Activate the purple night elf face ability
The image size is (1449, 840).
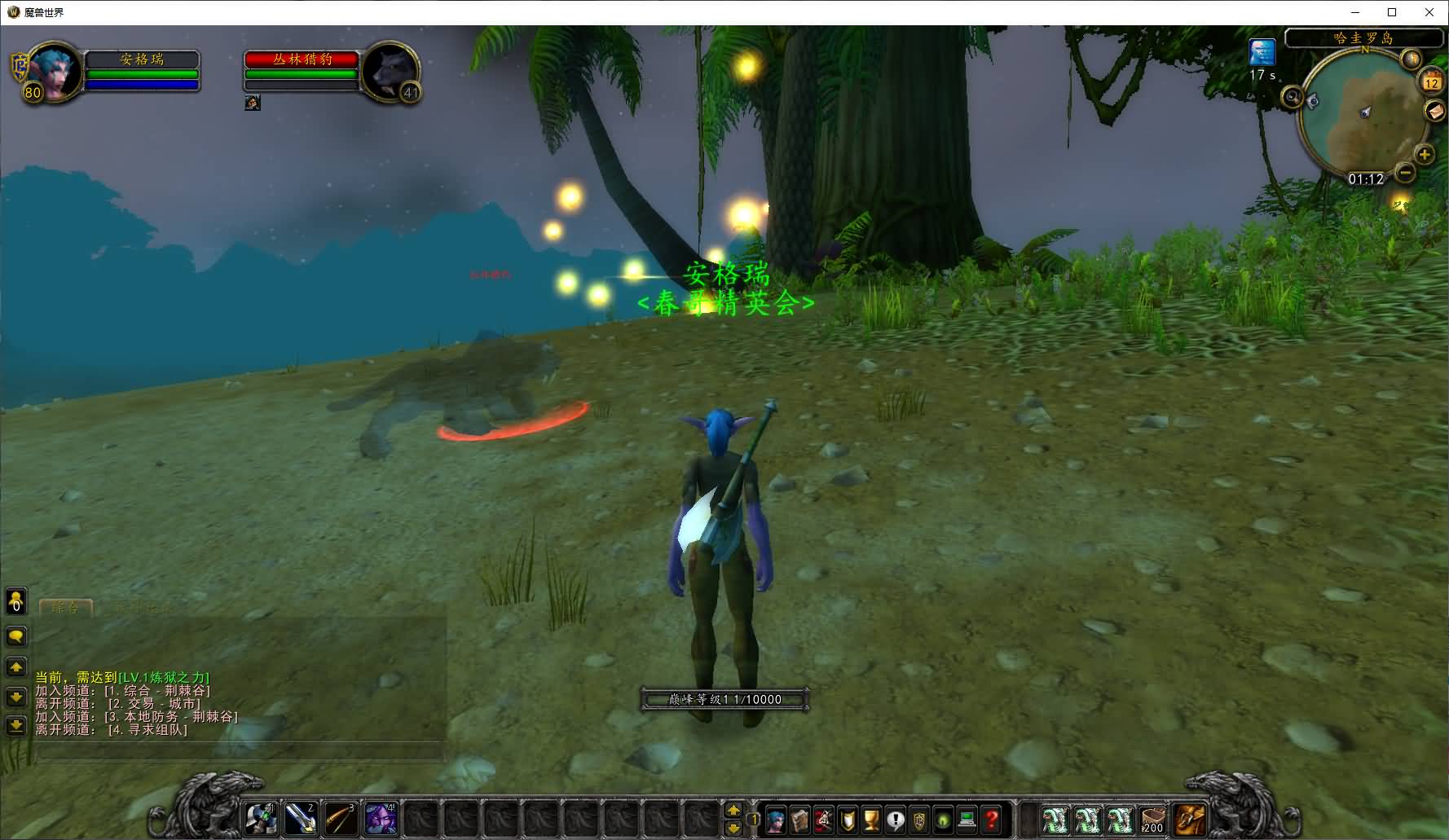pyautogui.click(x=380, y=819)
